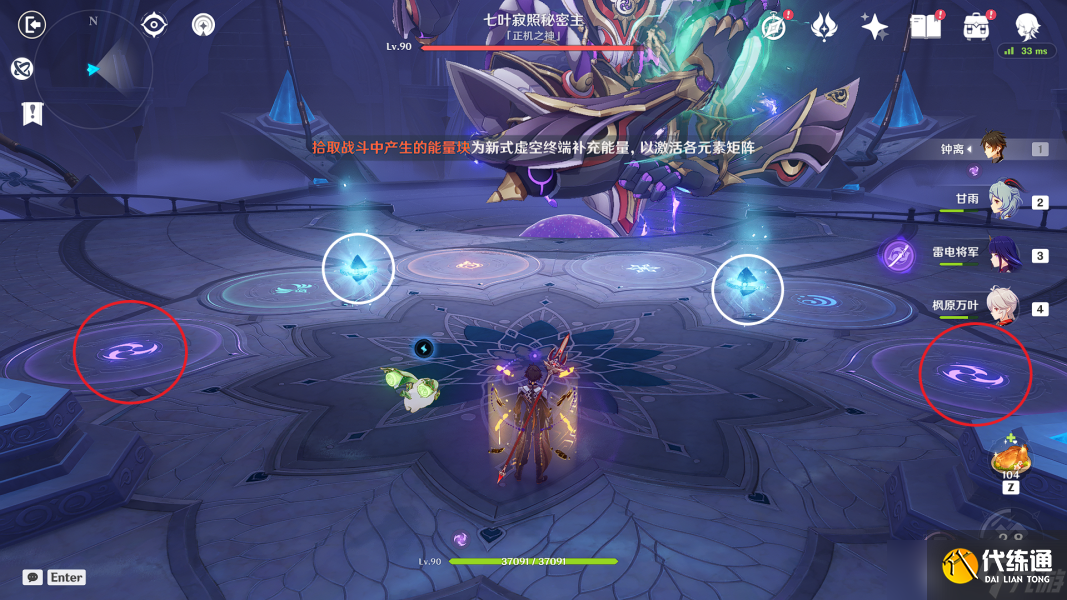The image size is (1067, 600).
Task: Open the circular compass minimap
Action: point(94,69)
